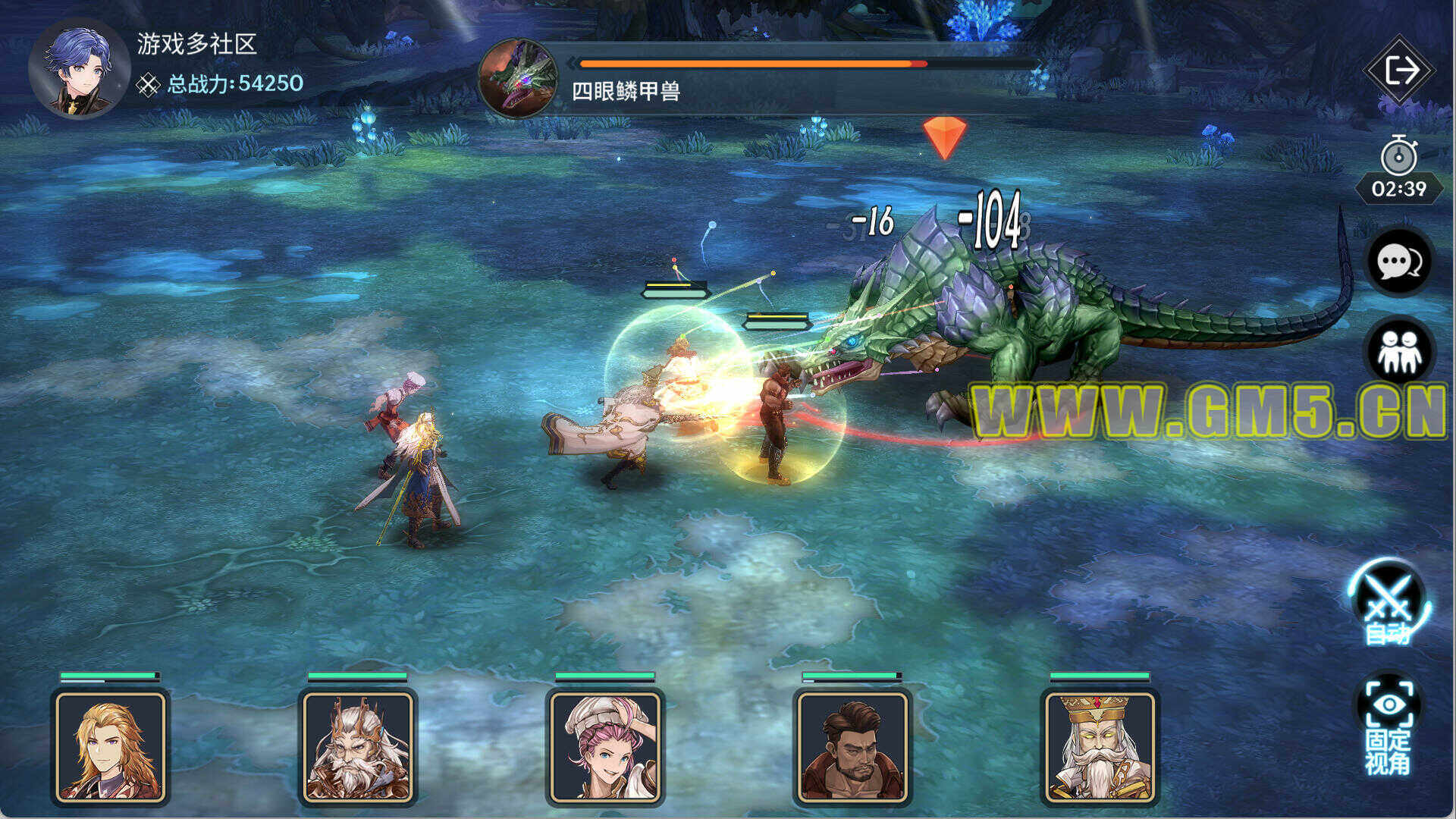The image size is (1456, 819).
Task: Click the 四眼鳞甲兽 boss portrait
Action: coord(519,79)
